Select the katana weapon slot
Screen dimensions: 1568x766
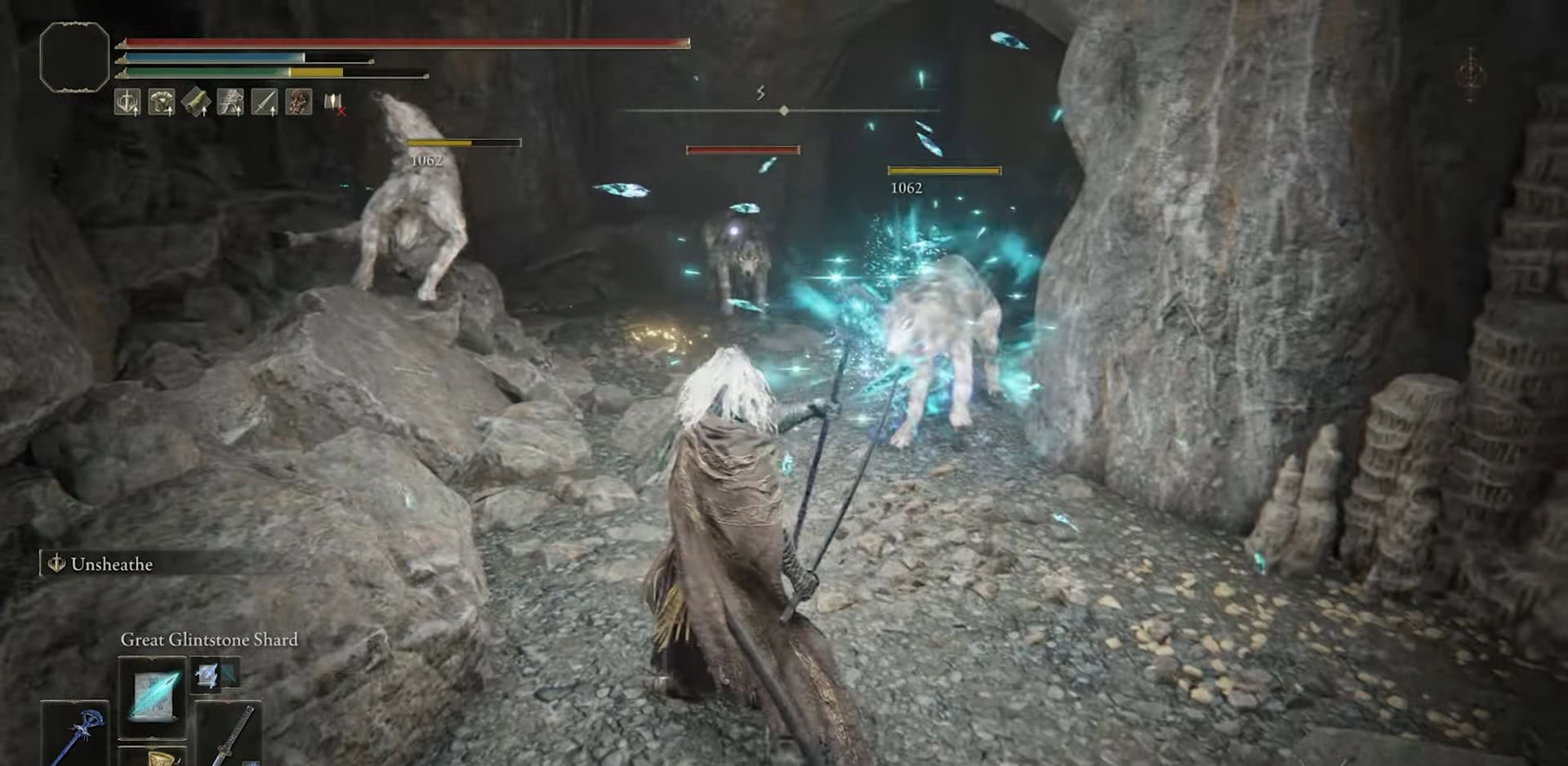[229, 734]
